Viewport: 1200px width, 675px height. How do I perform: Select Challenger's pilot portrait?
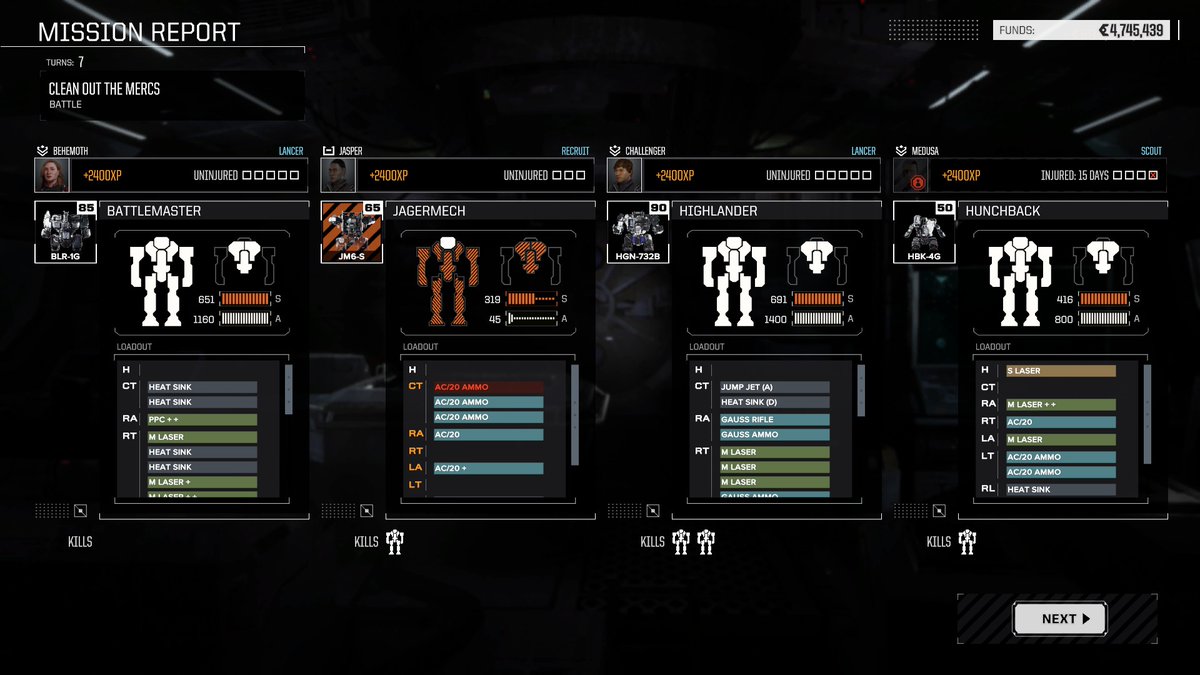point(625,175)
